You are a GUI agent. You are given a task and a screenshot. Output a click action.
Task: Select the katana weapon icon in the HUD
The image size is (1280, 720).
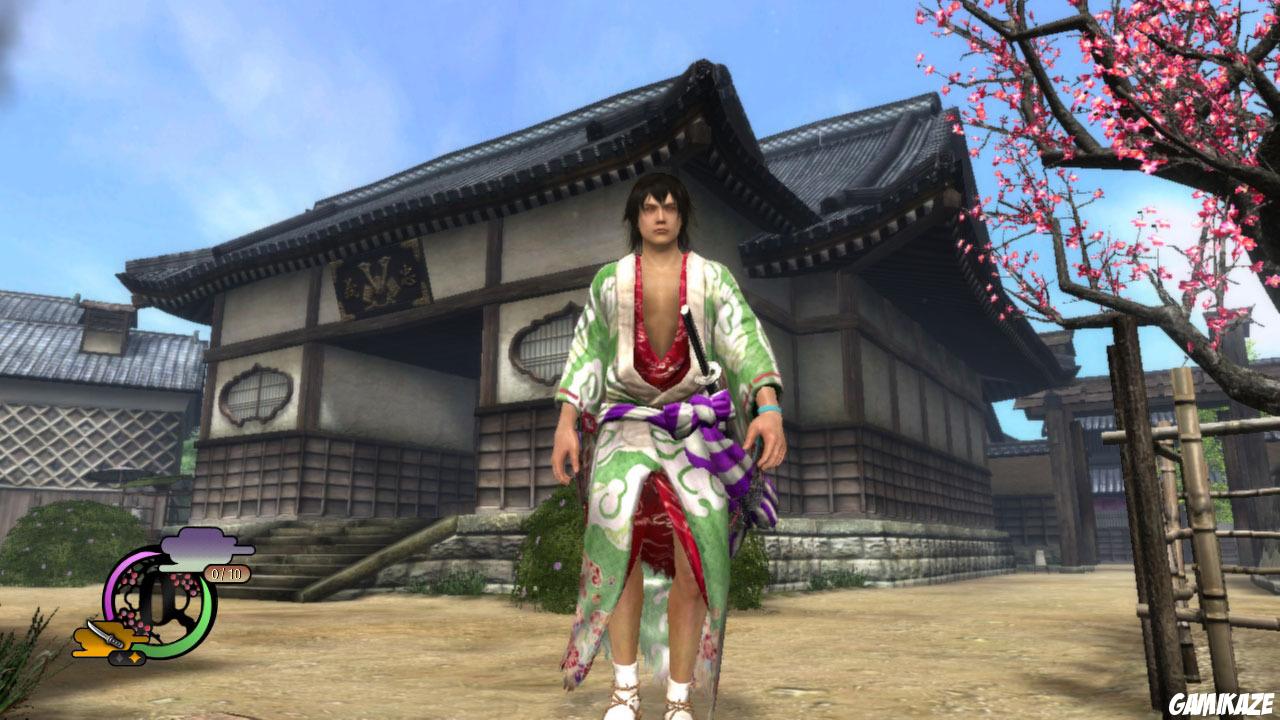pos(106,635)
